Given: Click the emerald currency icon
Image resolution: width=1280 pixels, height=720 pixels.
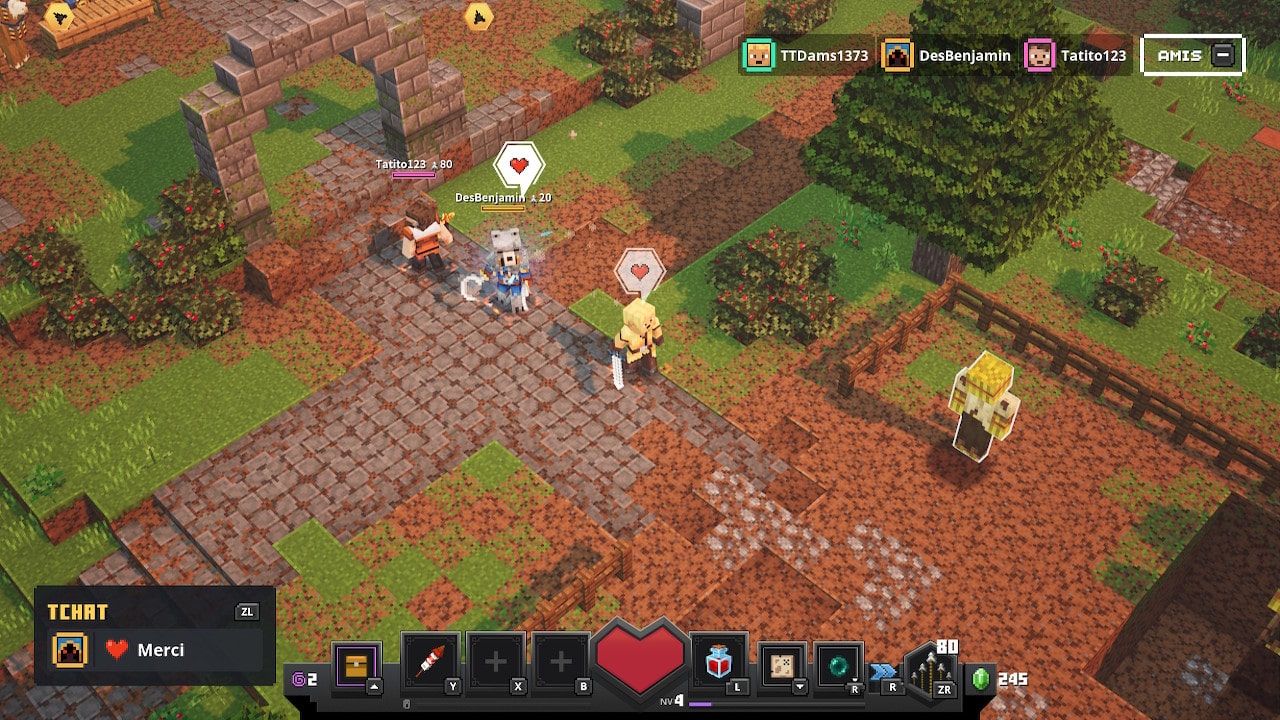Looking at the screenshot, I should [980, 679].
